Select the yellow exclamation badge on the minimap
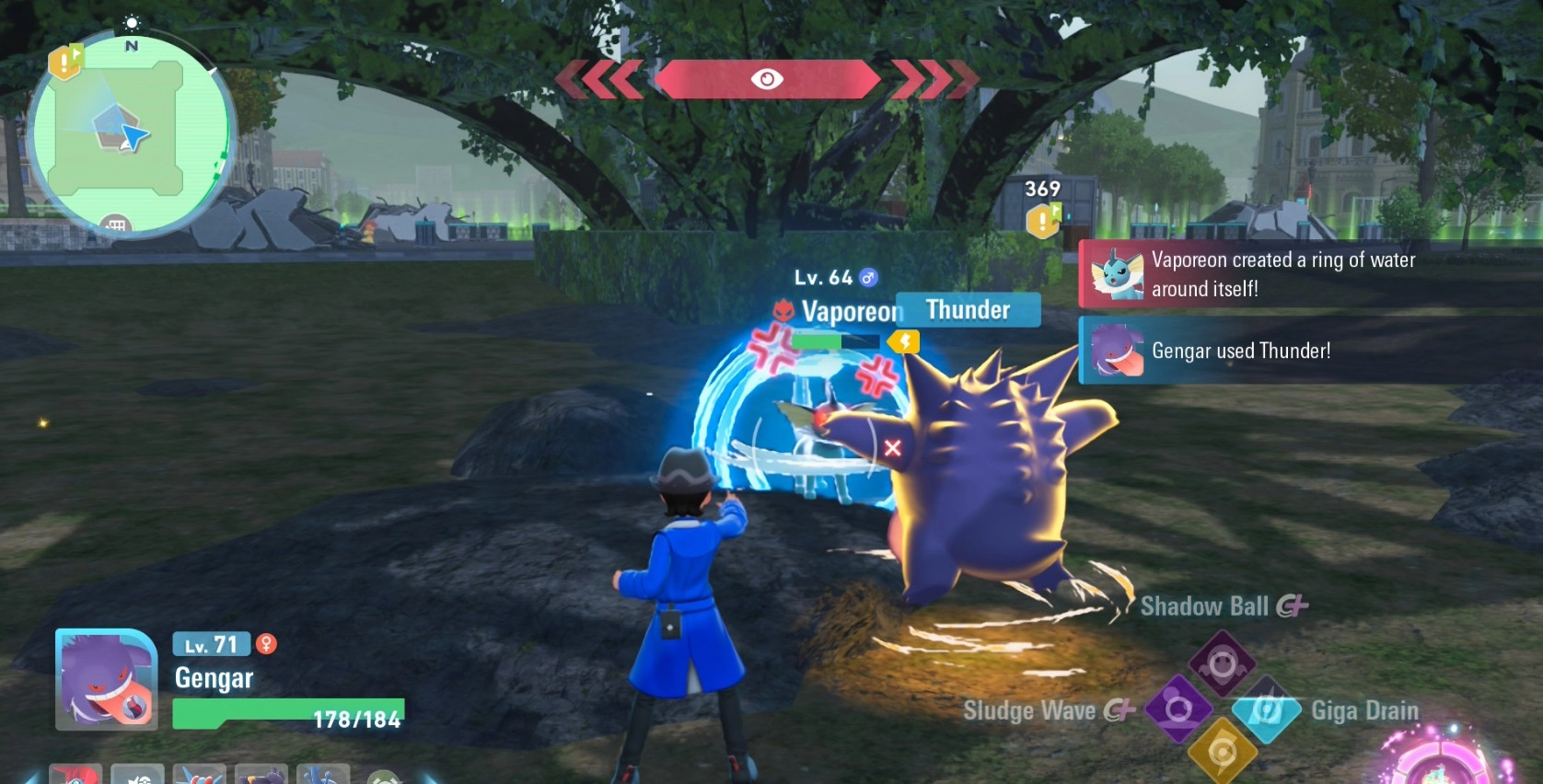 64,63
